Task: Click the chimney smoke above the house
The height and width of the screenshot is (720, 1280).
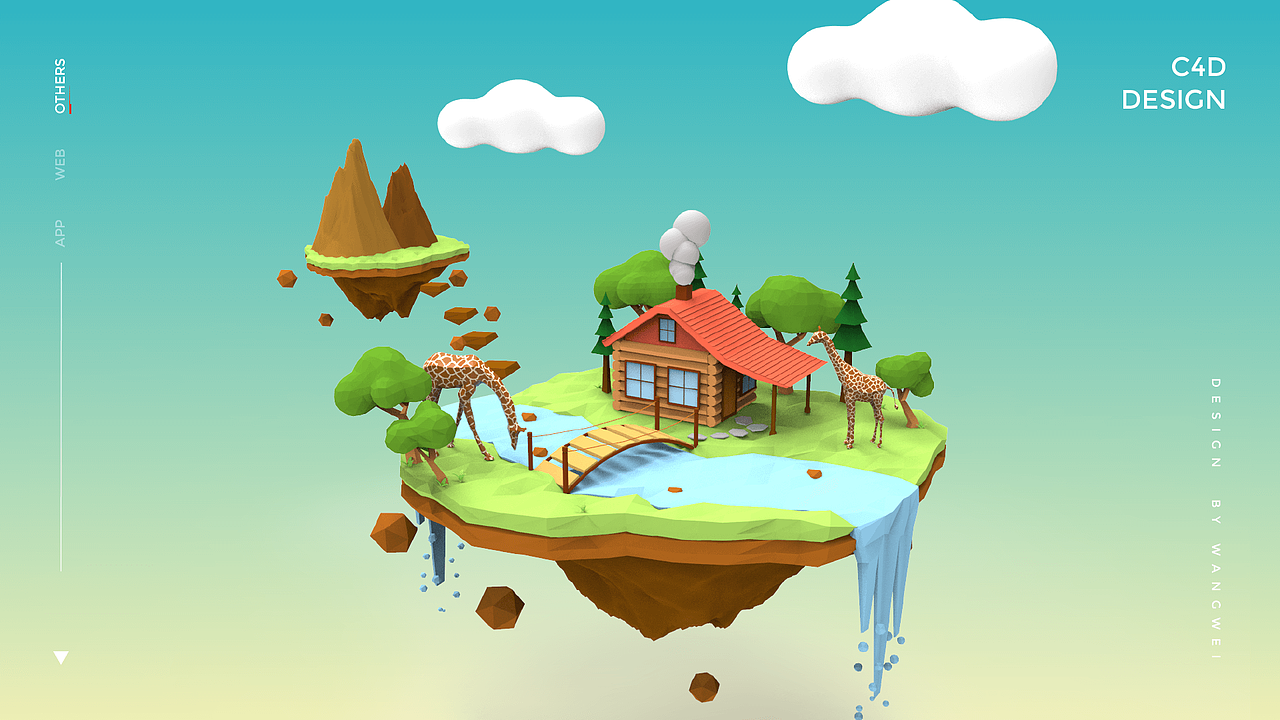Action: pos(683,245)
